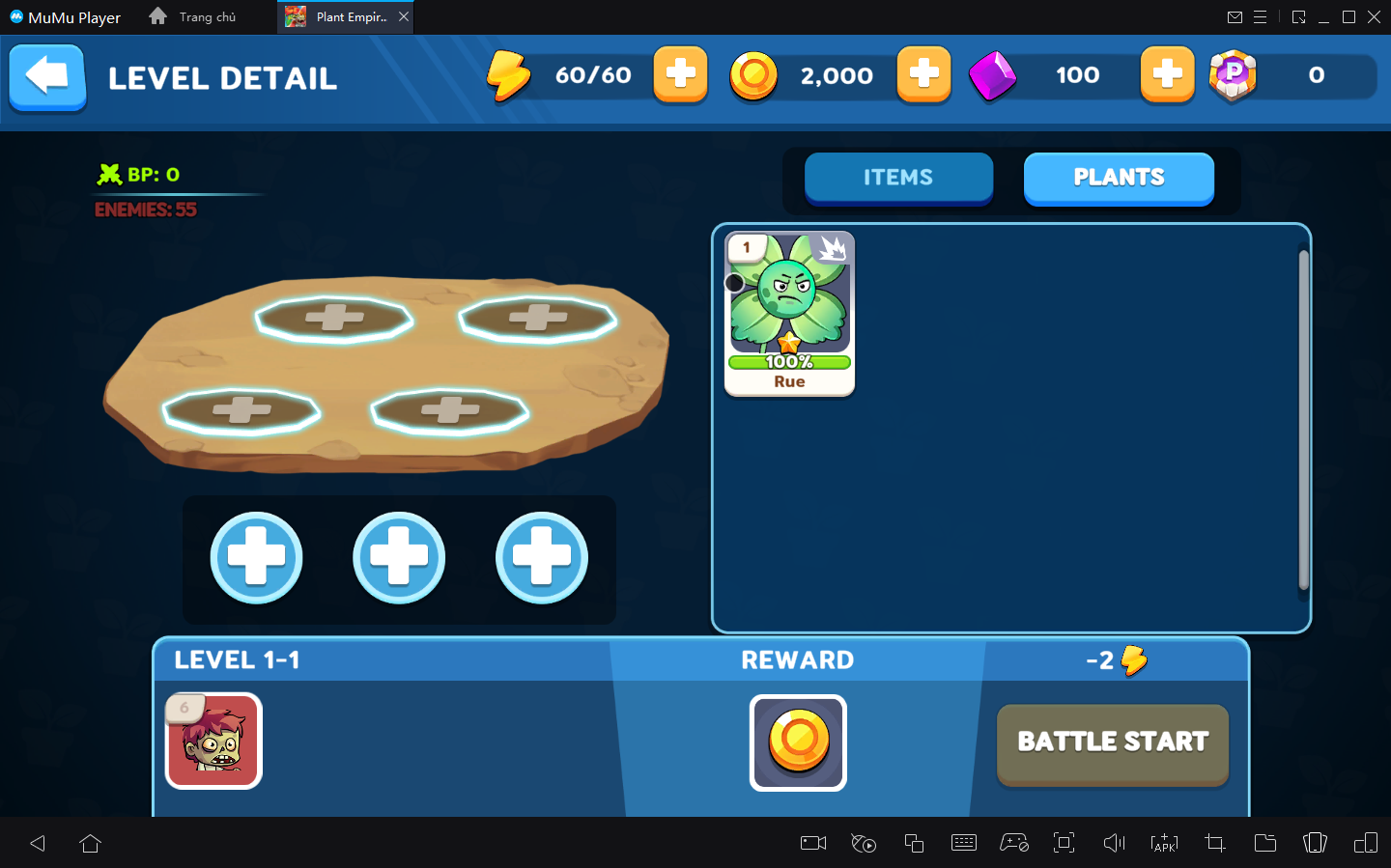The width and height of the screenshot is (1391, 868).
Task: Add more energy with plus button
Action: [x=680, y=74]
